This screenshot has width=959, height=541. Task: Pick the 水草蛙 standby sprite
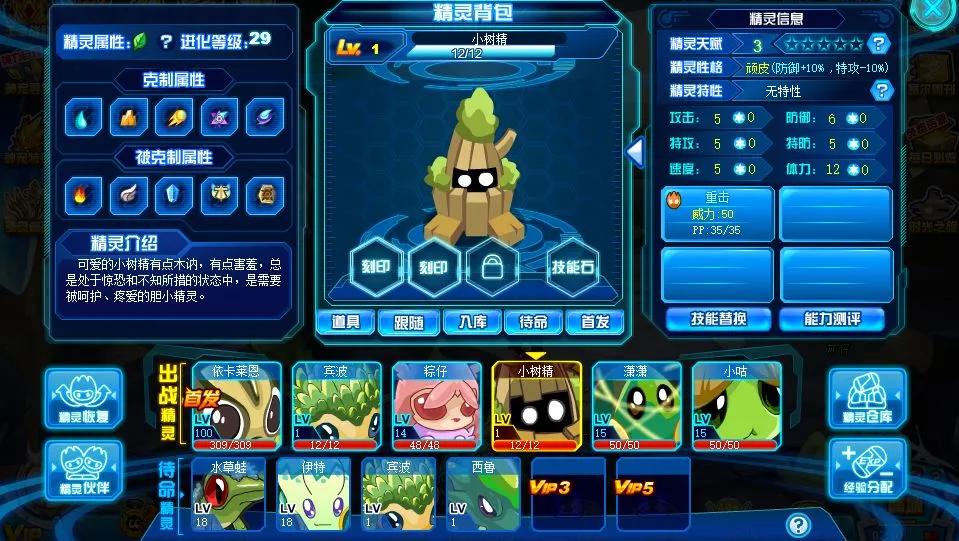(227, 494)
